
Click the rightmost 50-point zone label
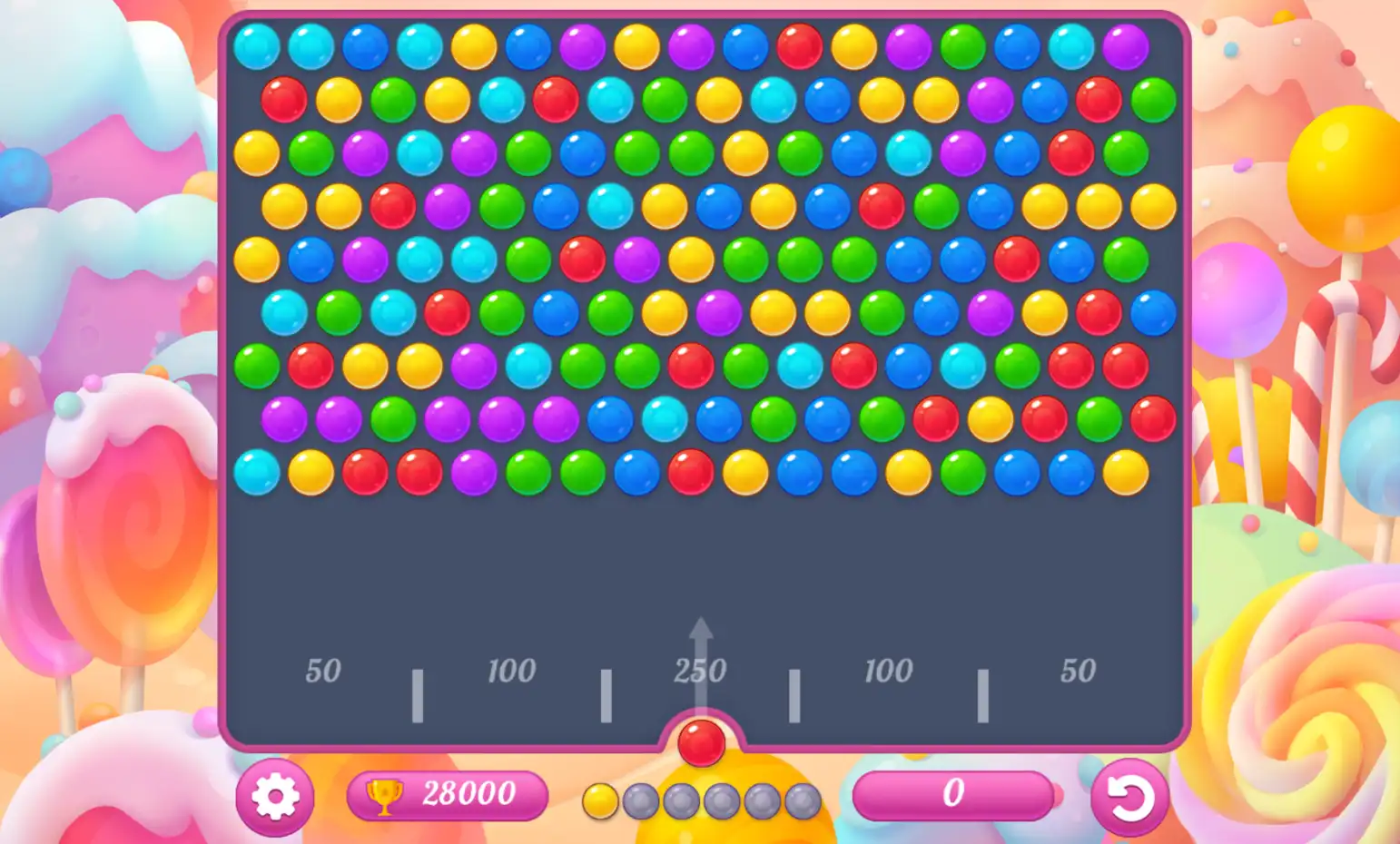click(1077, 672)
